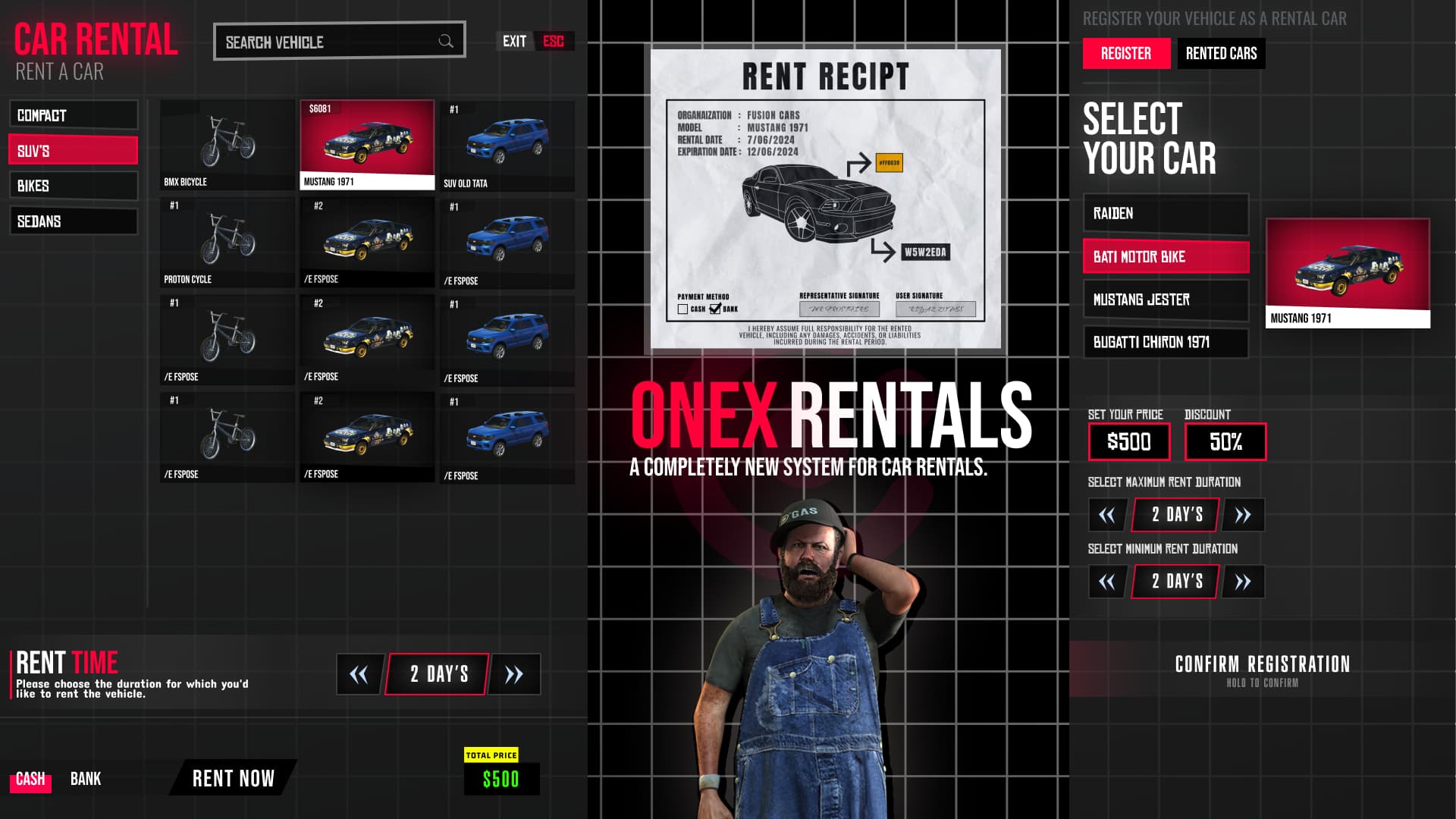This screenshot has height=819, width=1456.
Task: Click the Search Vehicle input field
Action: pyautogui.click(x=326, y=41)
